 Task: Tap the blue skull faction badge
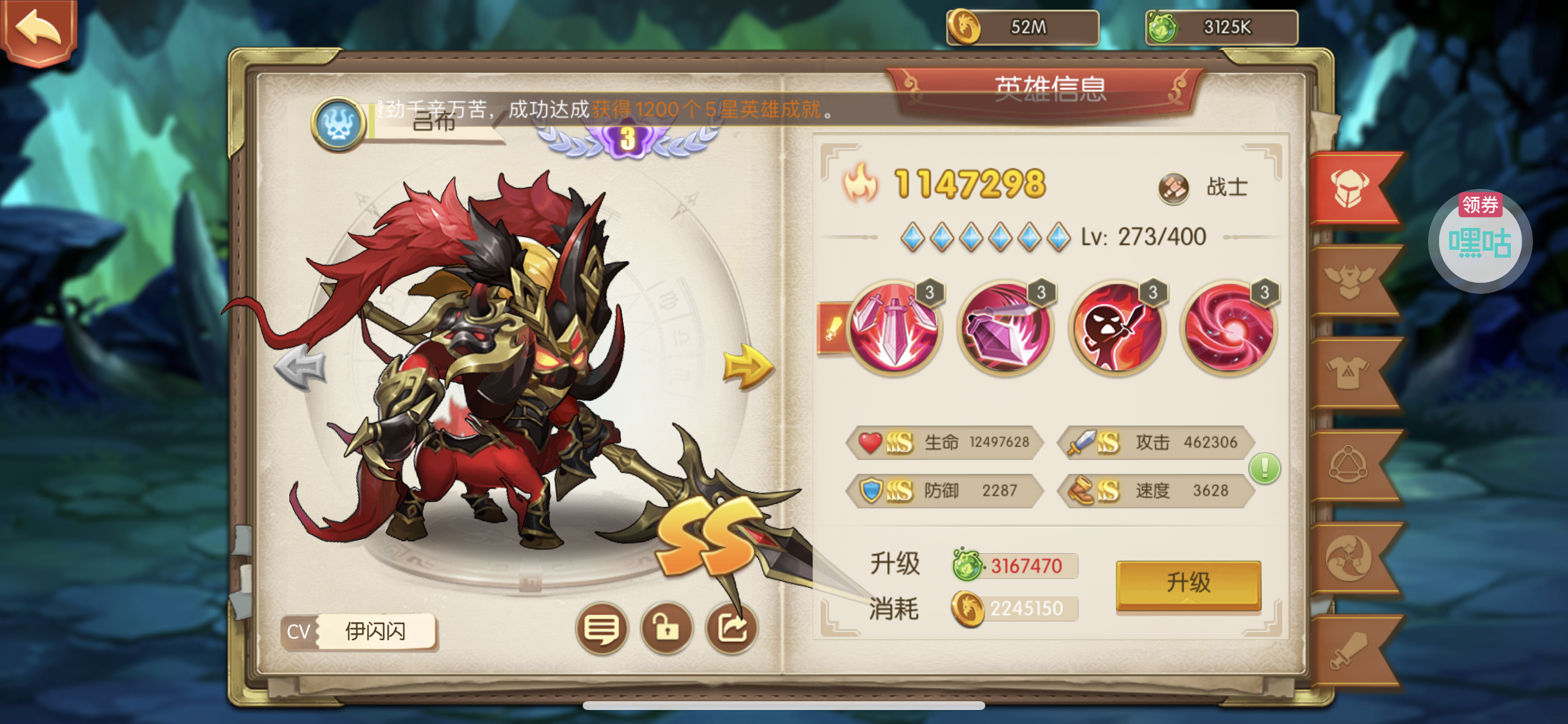coord(338,125)
